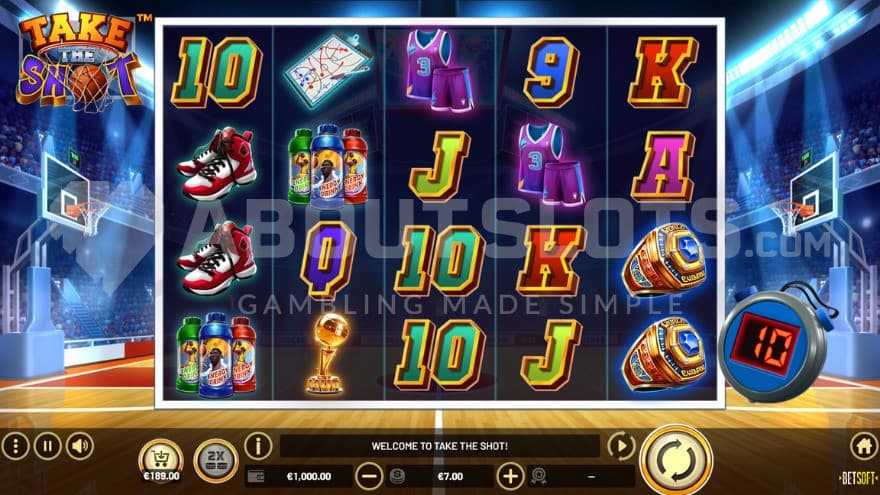Toggle the sound speaker icon
This screenshot has width=880, height=495.
pos(80,446)
